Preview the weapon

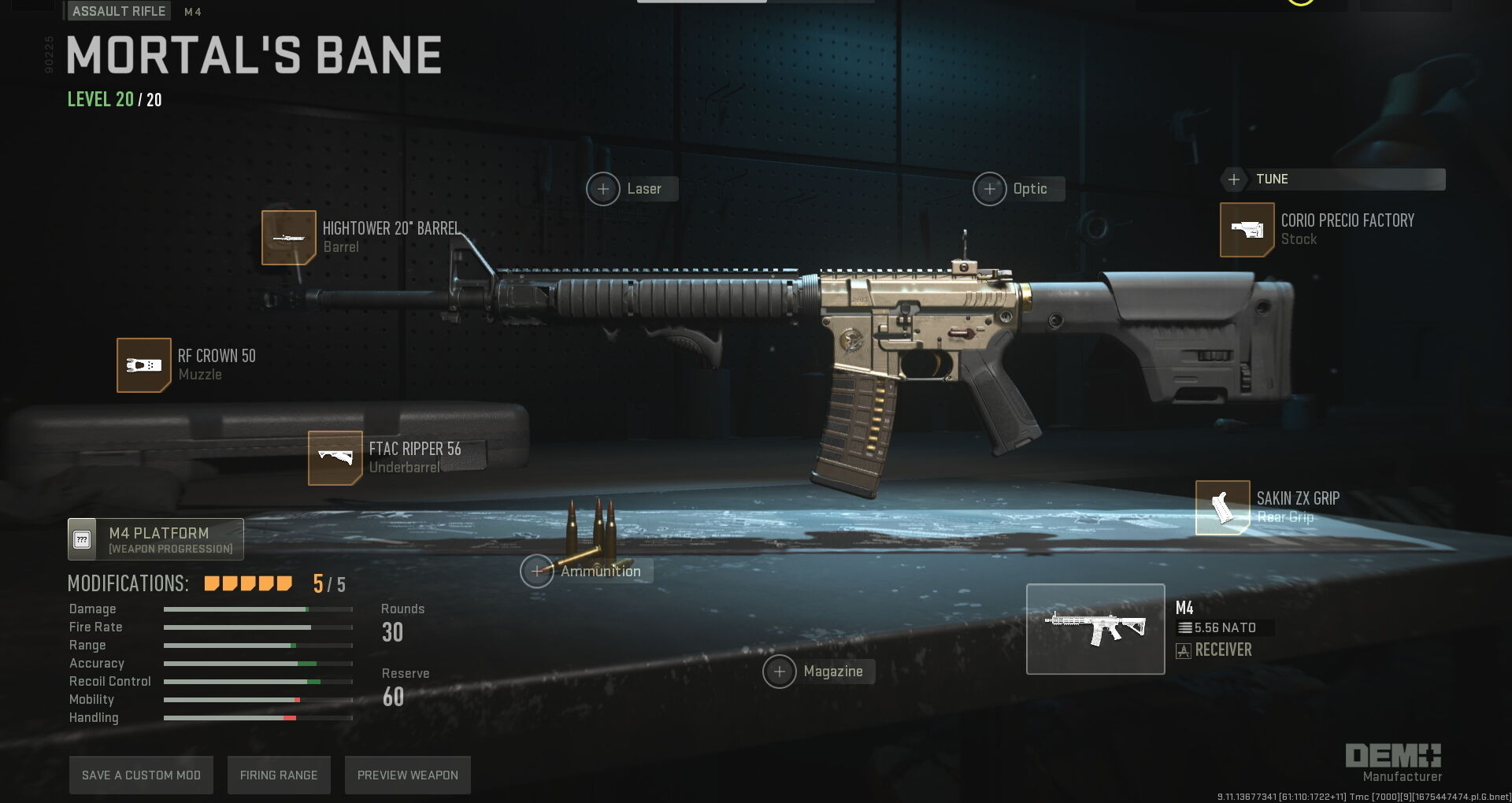407,775
